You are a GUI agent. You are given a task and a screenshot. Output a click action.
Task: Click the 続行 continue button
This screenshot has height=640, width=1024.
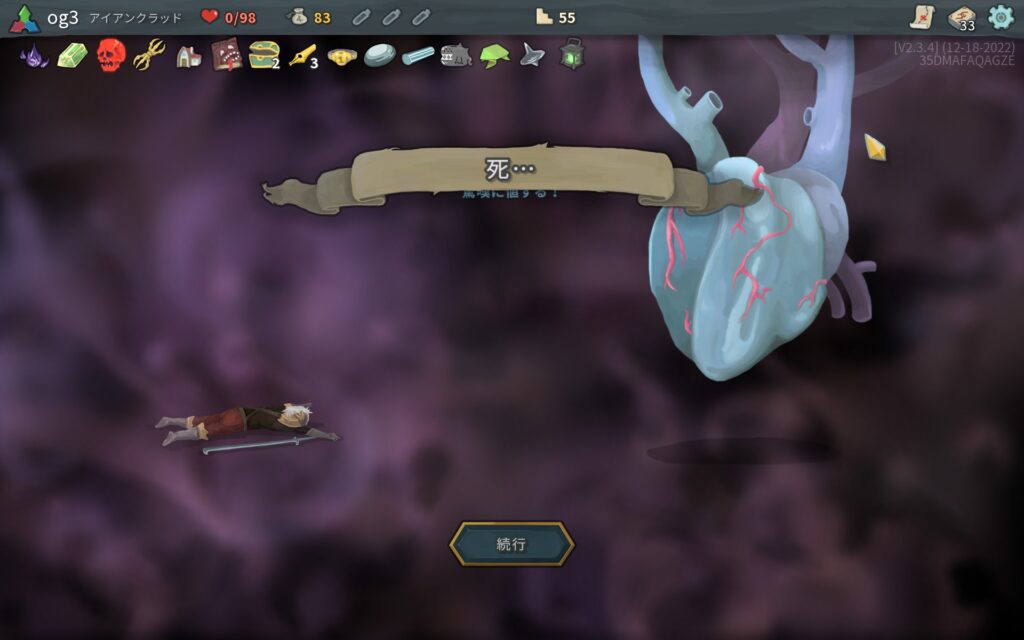511,544
